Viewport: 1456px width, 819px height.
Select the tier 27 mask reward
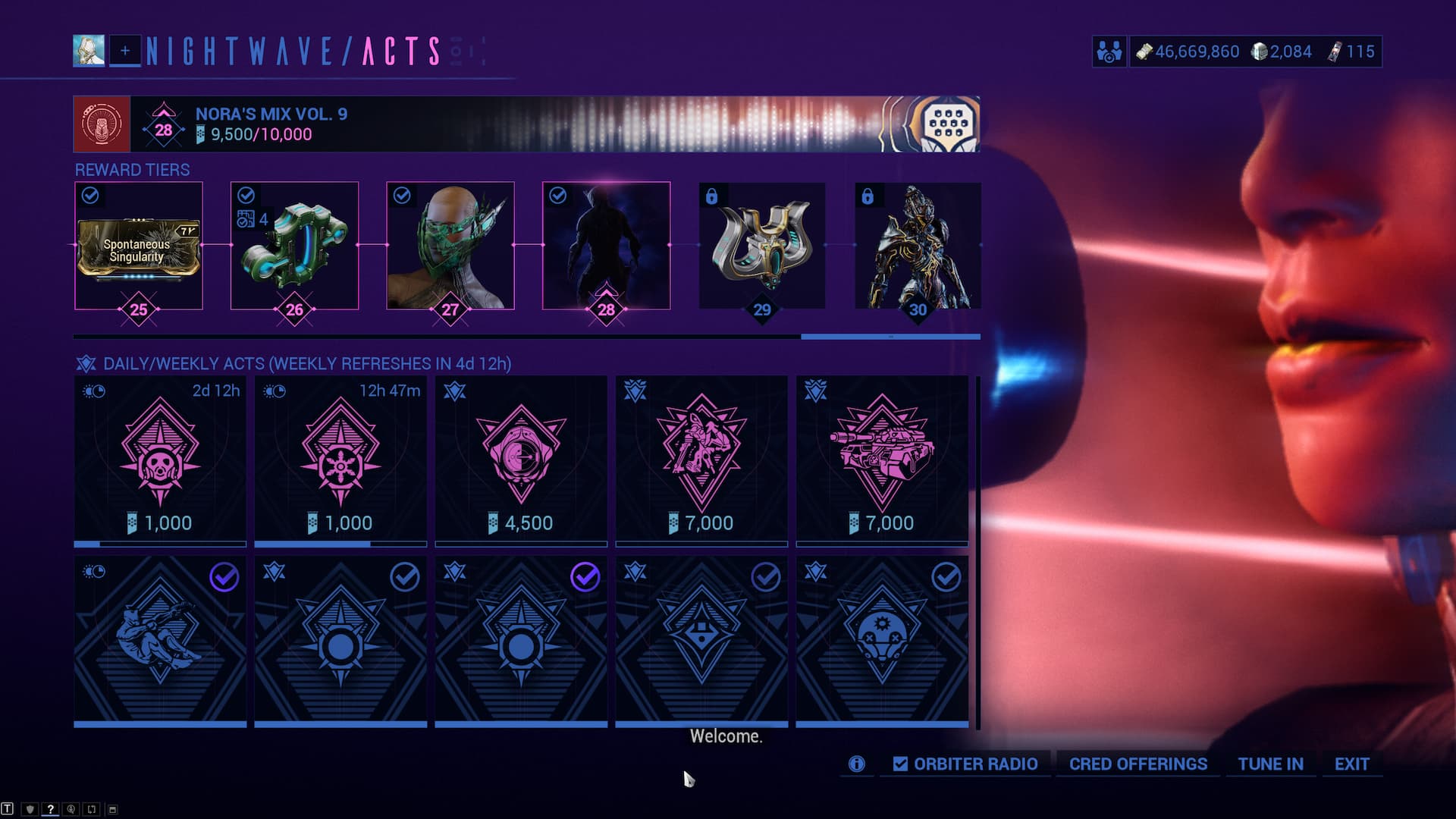450,246
